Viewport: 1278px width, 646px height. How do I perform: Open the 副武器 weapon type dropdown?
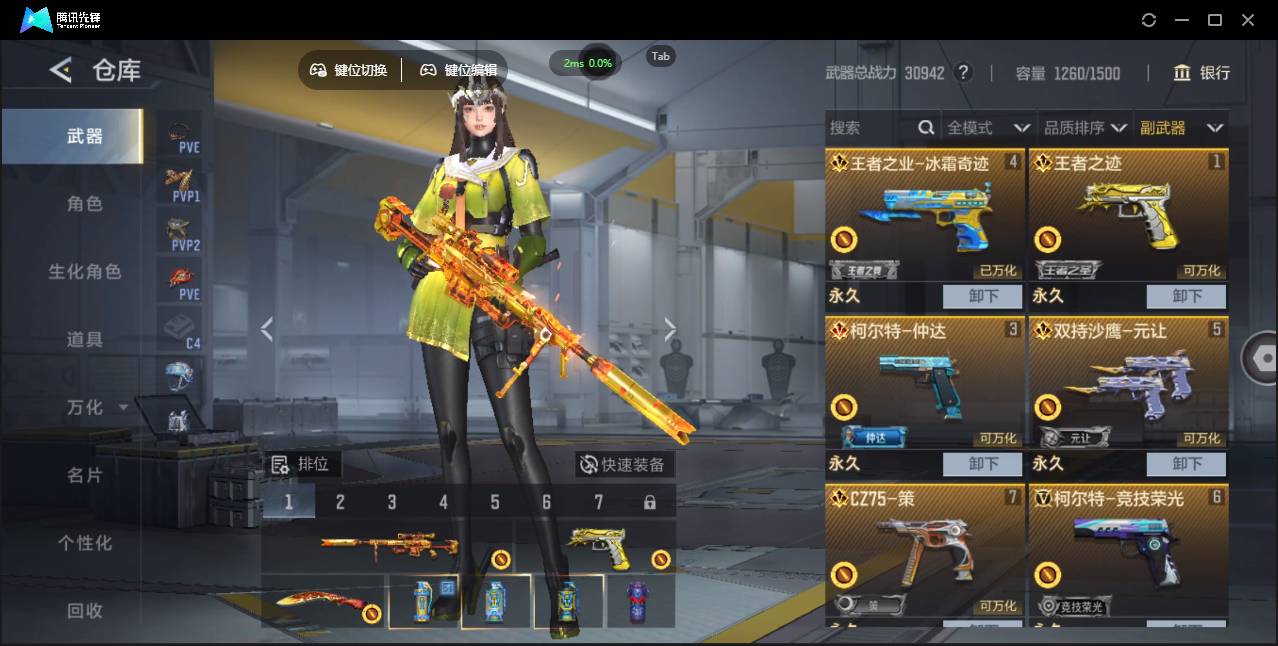point(1181,128)
